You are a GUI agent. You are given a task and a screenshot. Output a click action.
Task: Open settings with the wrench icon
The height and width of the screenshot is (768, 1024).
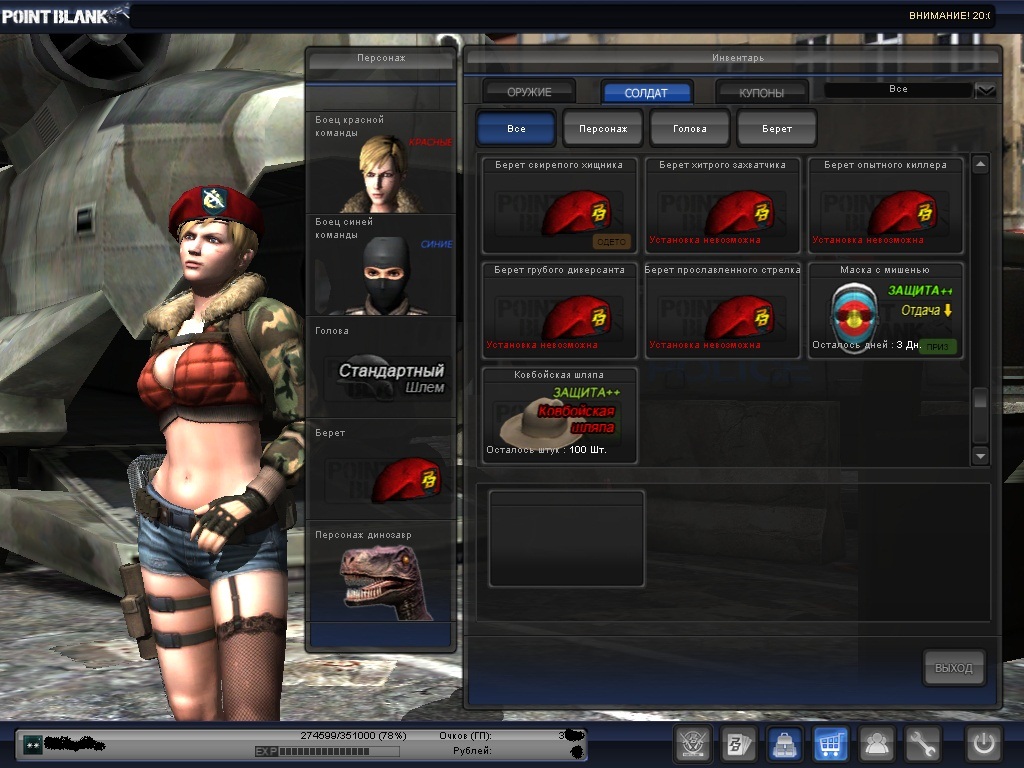point(923,744)
